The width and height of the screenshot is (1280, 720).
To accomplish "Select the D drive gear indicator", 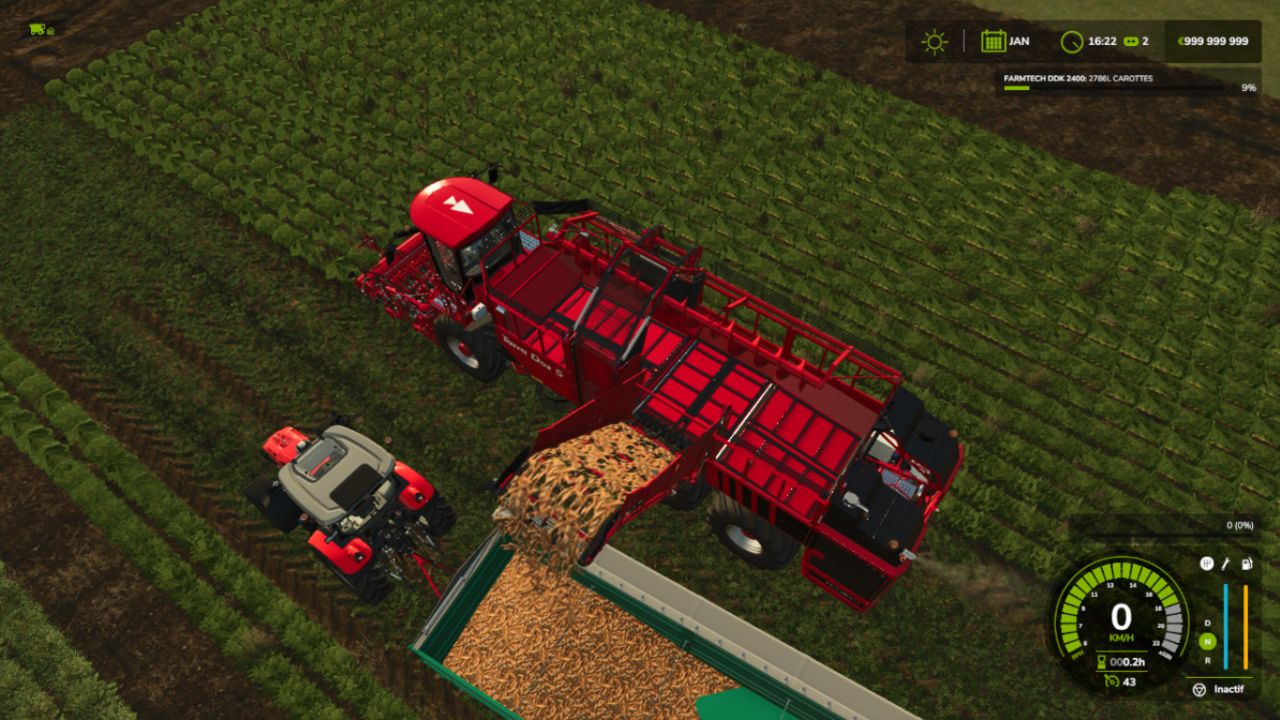I will tap(1208, 623).
